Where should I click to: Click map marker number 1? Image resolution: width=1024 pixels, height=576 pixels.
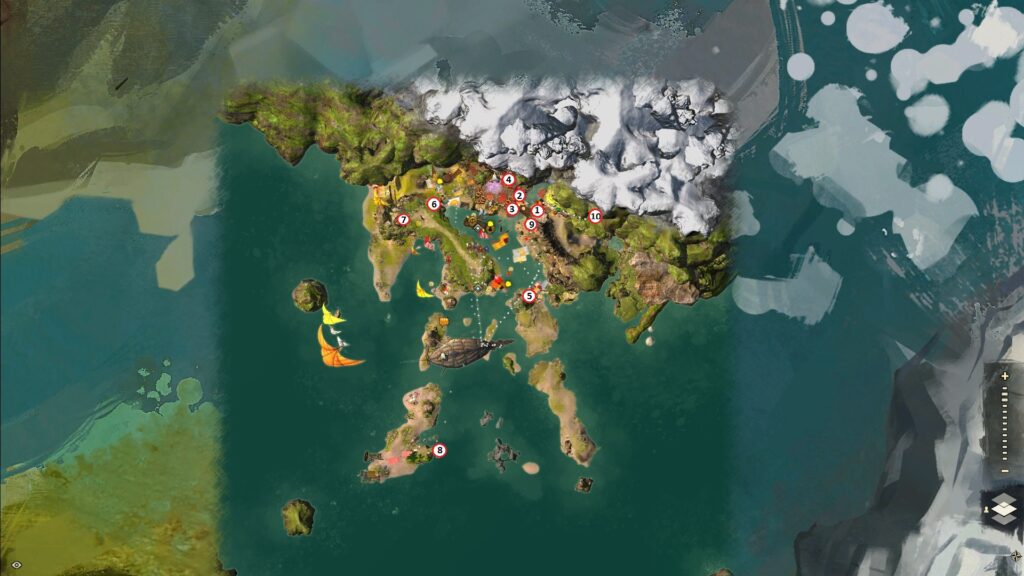(x=537, y=210)
